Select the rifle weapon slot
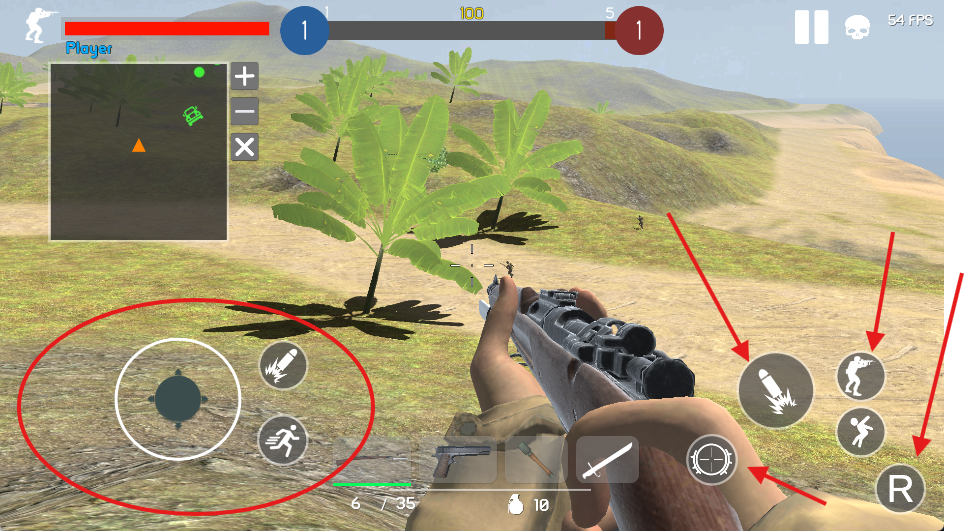The width and height of the screenshot is (964, 531). coord(372,461)
